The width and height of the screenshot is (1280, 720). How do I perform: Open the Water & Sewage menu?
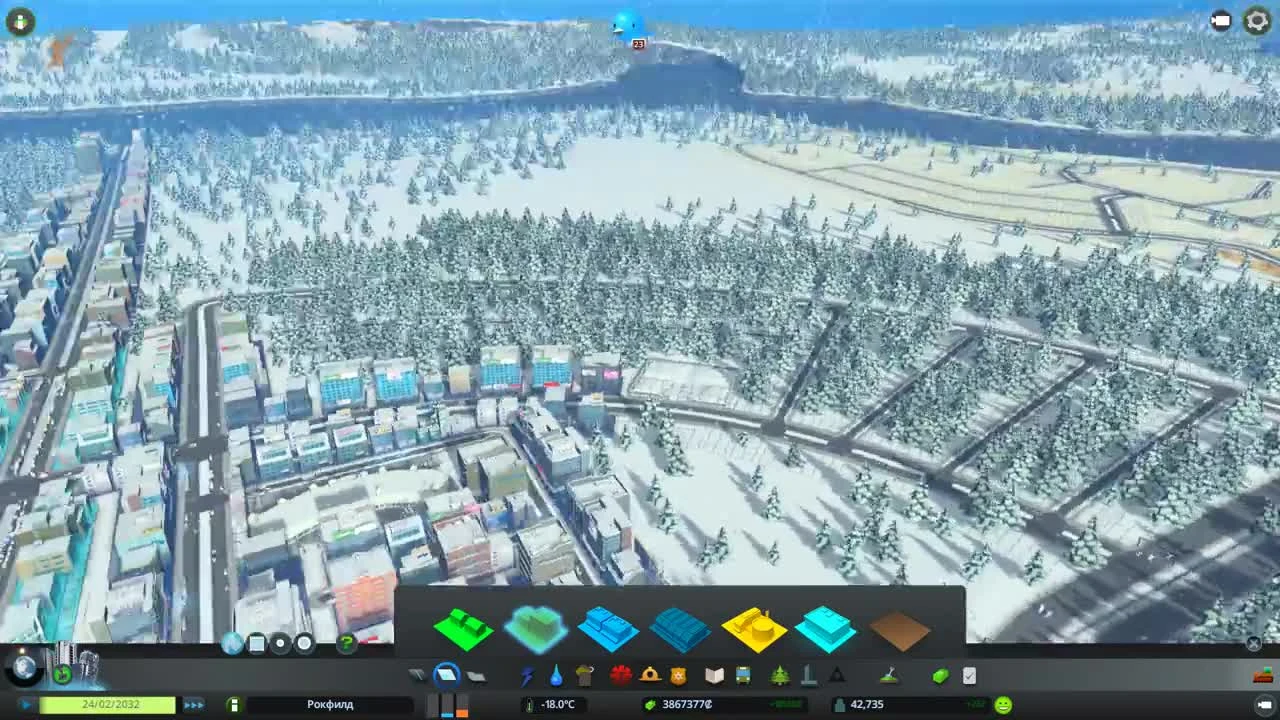[x=554, y=676]
